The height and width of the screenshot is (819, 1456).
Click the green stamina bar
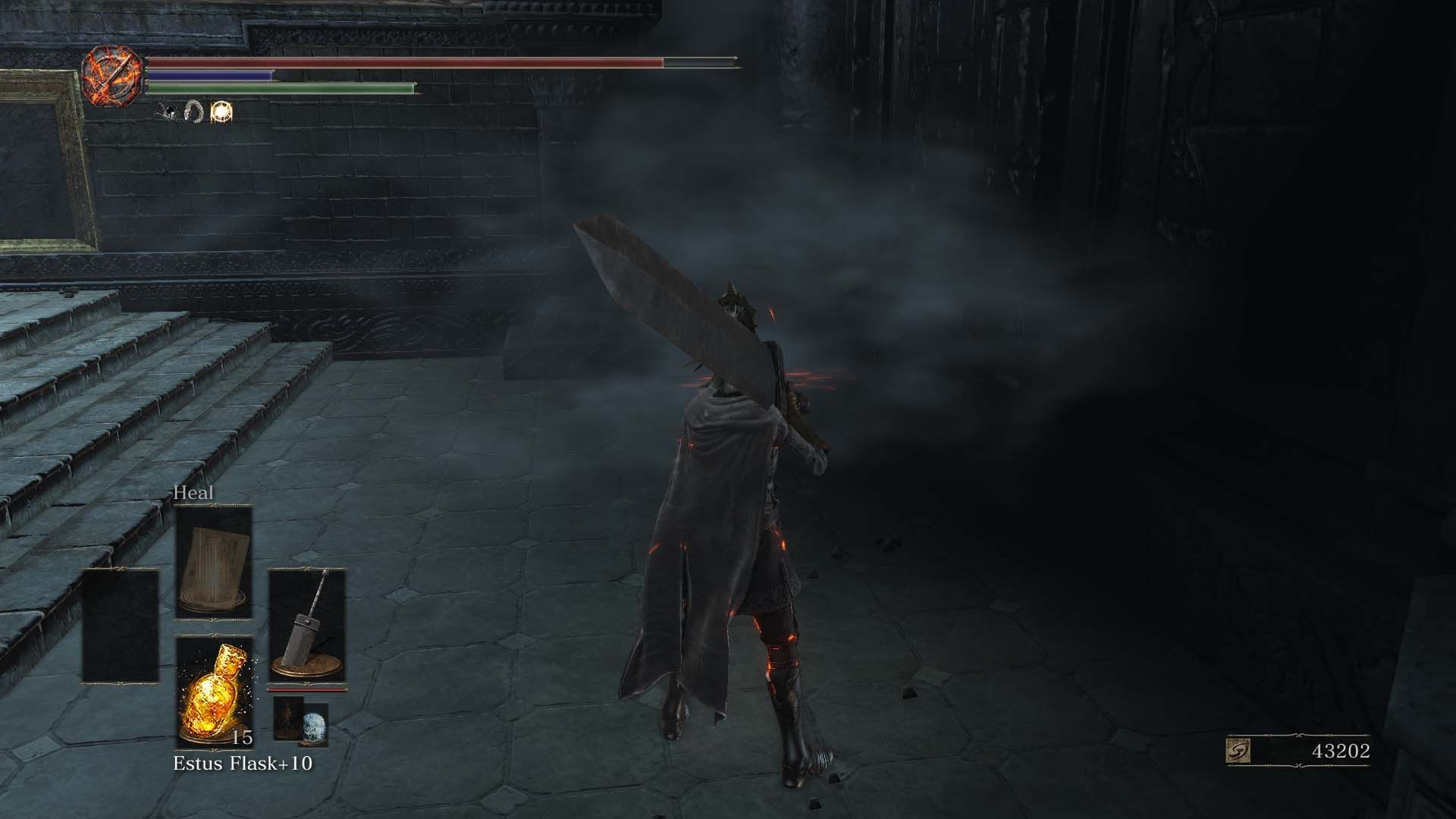click(281, 87)
